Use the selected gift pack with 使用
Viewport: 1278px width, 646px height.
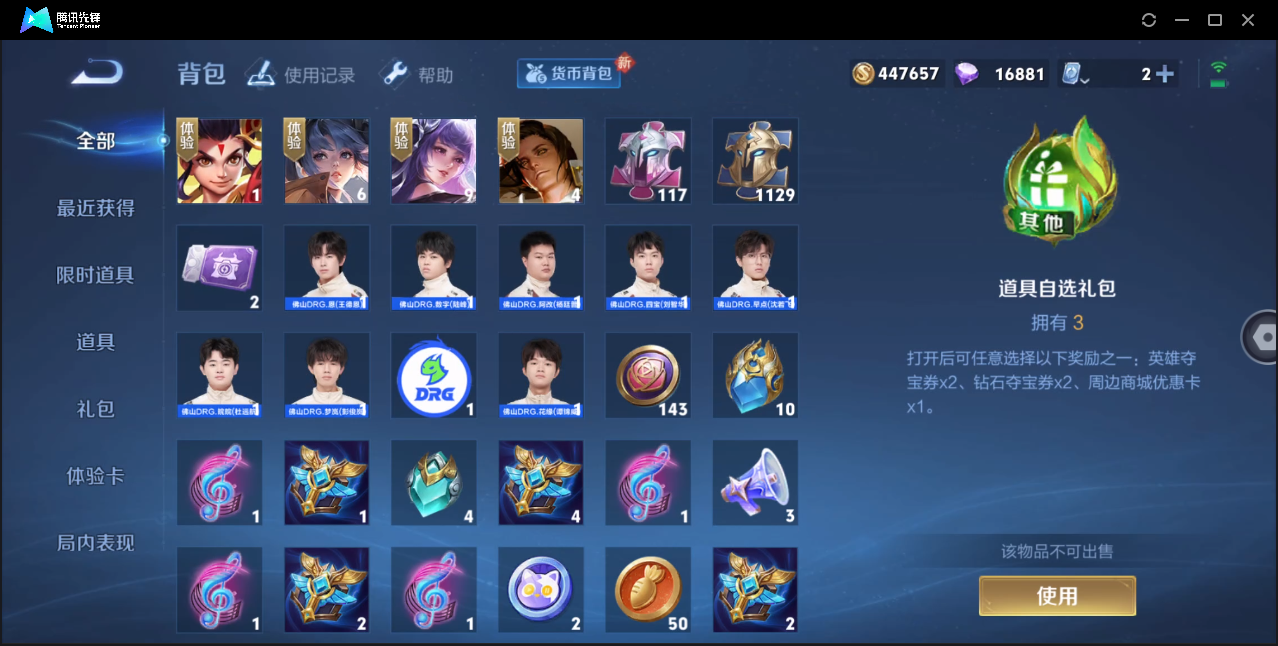pyautogui.click(x=1057, y=596)
